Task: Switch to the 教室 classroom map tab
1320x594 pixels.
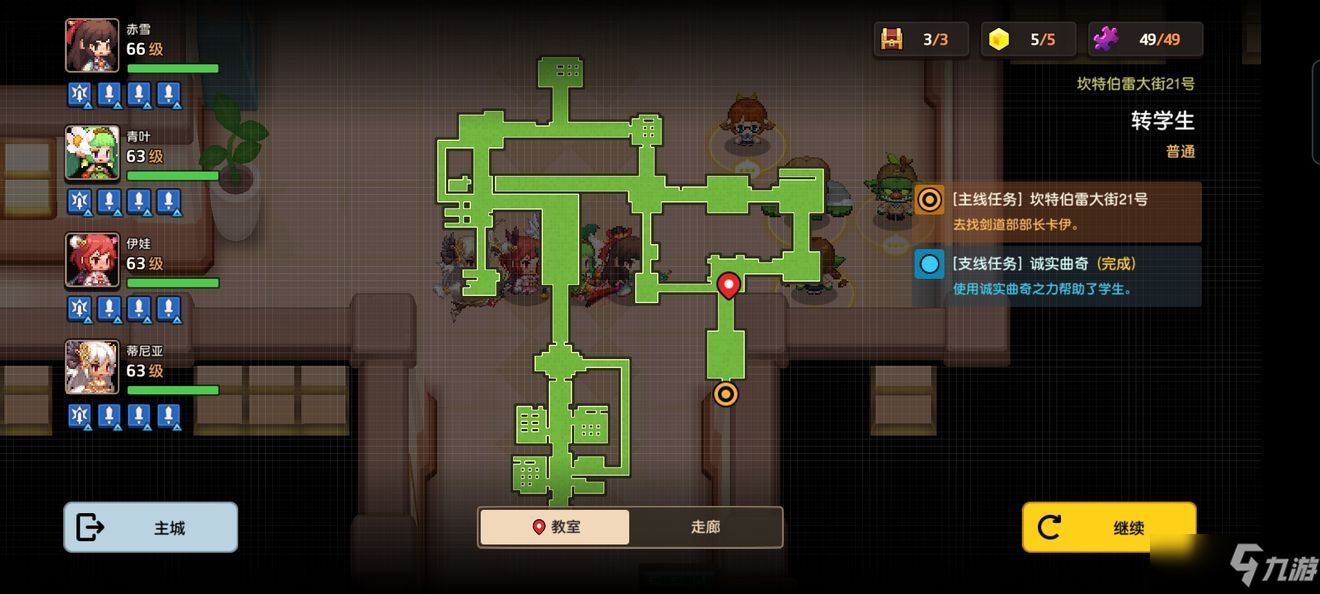Action: 555,527
